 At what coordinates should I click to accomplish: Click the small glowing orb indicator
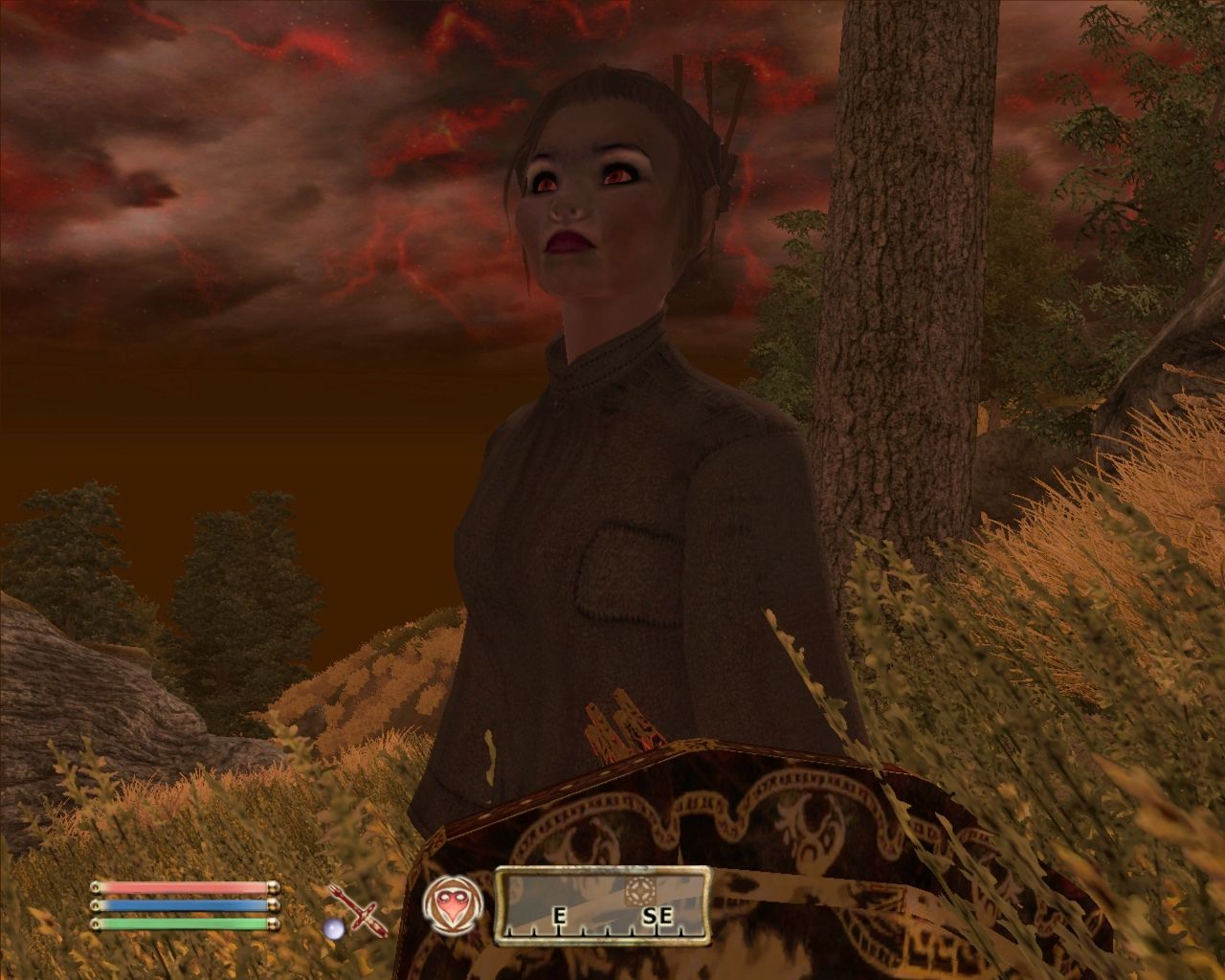[333, 928]
